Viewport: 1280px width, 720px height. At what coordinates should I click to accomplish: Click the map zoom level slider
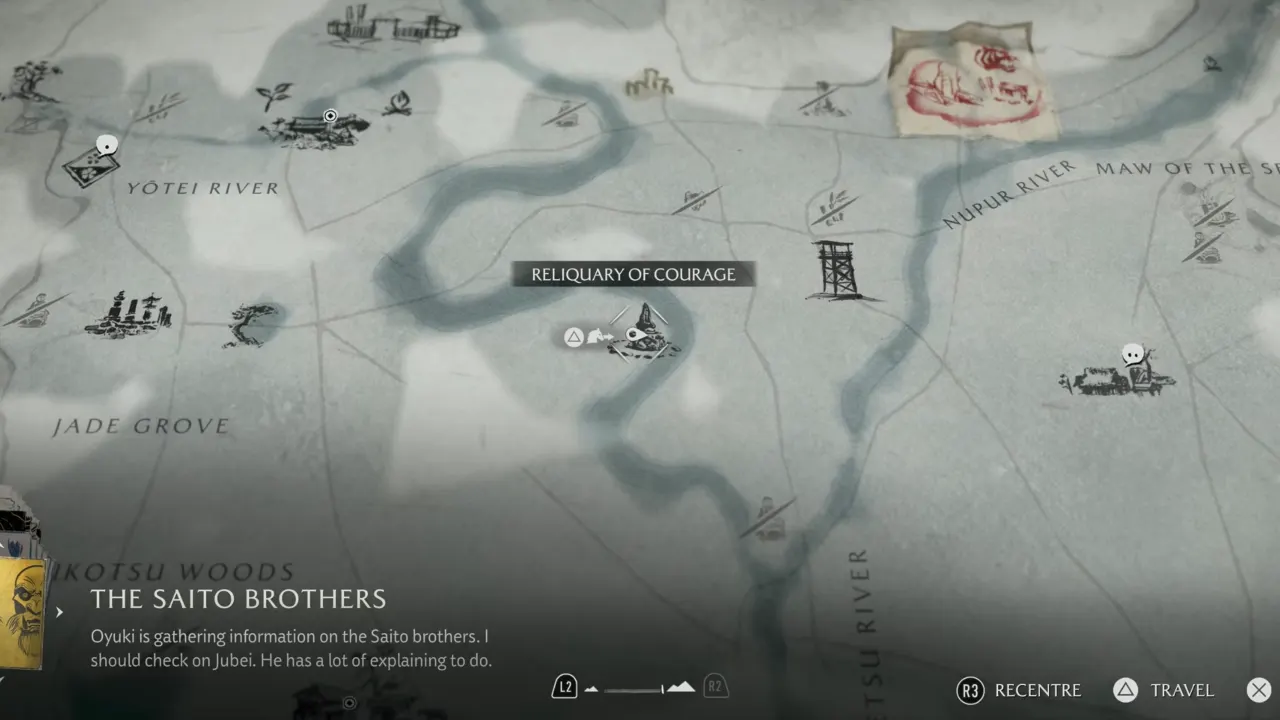click(x=640, y=688)
